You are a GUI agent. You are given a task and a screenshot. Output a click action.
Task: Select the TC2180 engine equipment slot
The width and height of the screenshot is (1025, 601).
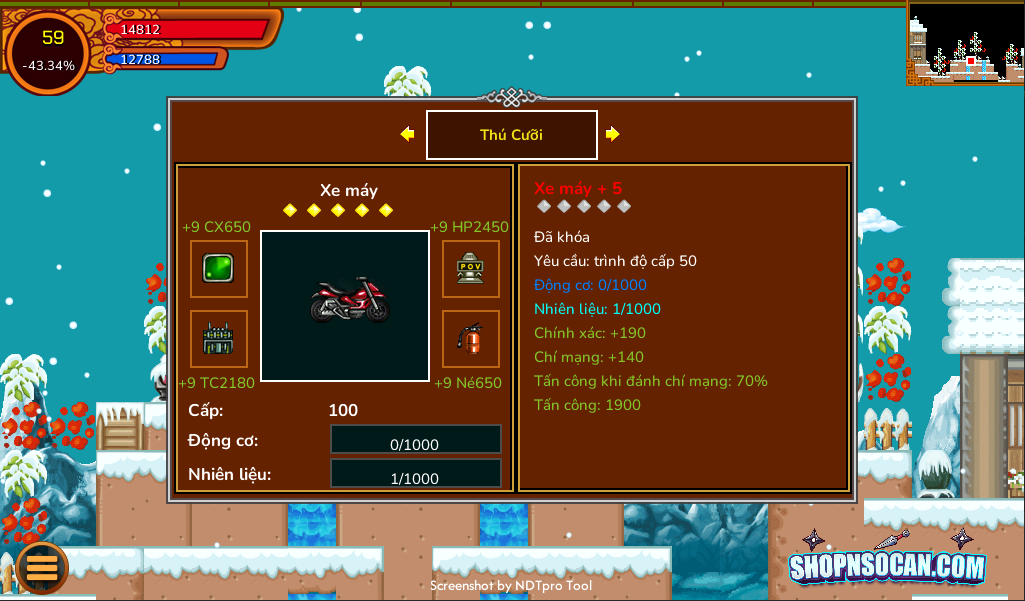point(219,339)
